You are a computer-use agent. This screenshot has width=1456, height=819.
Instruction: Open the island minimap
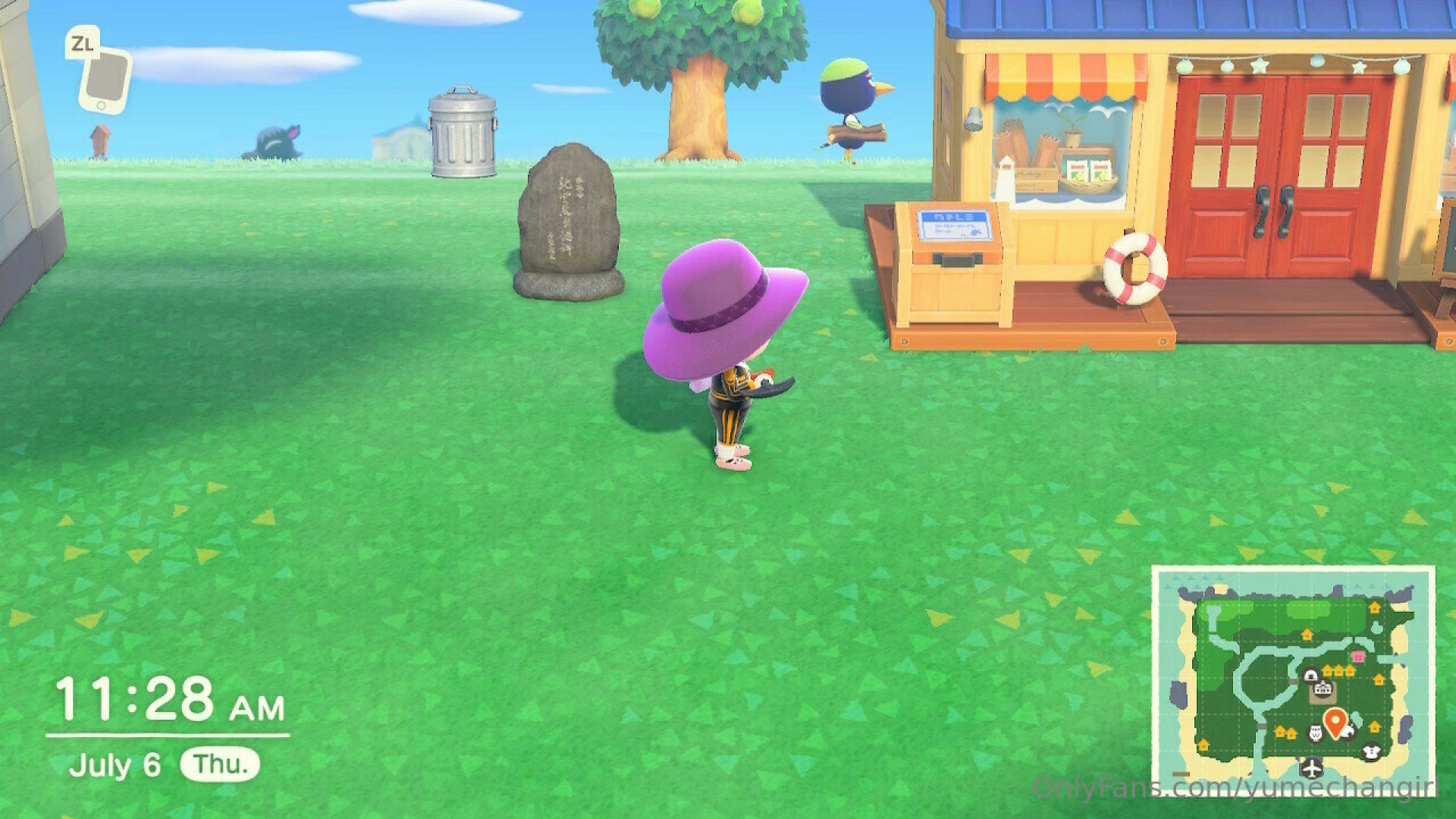(1293, 679)
